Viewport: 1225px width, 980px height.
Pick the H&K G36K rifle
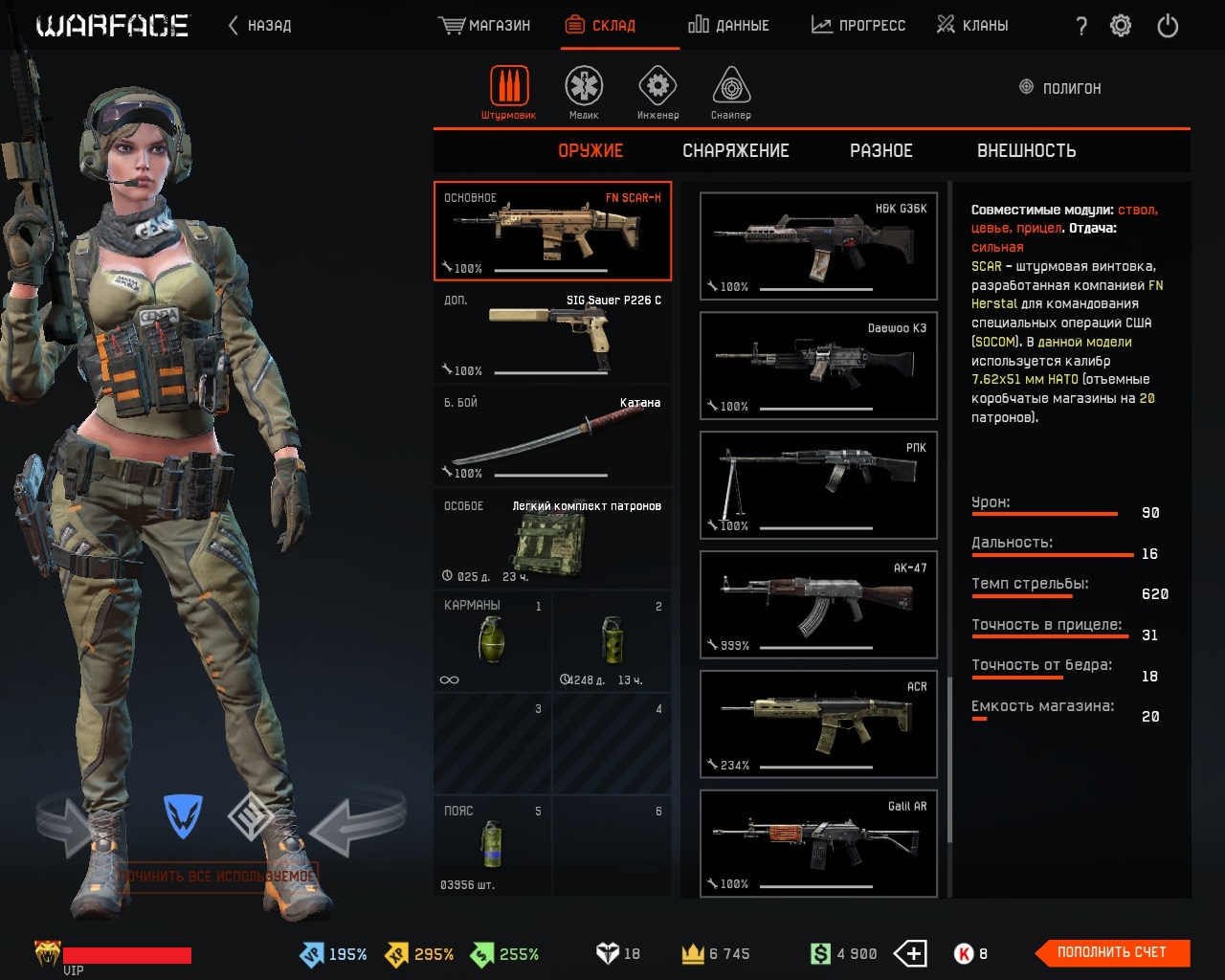pyautogui.click(x=818, y=246)
